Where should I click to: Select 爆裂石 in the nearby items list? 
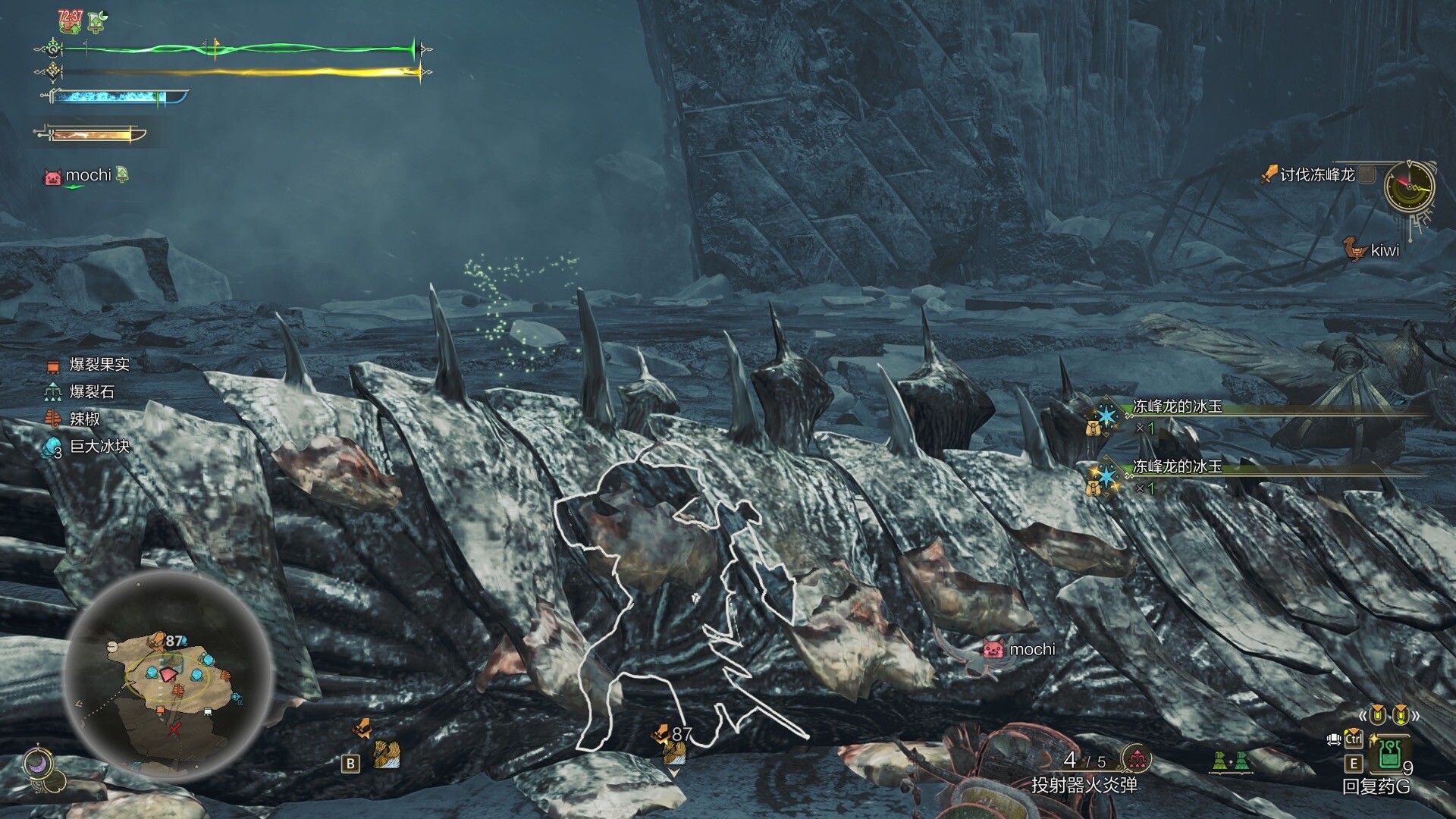pyautogui.click(x=91, y=392)
